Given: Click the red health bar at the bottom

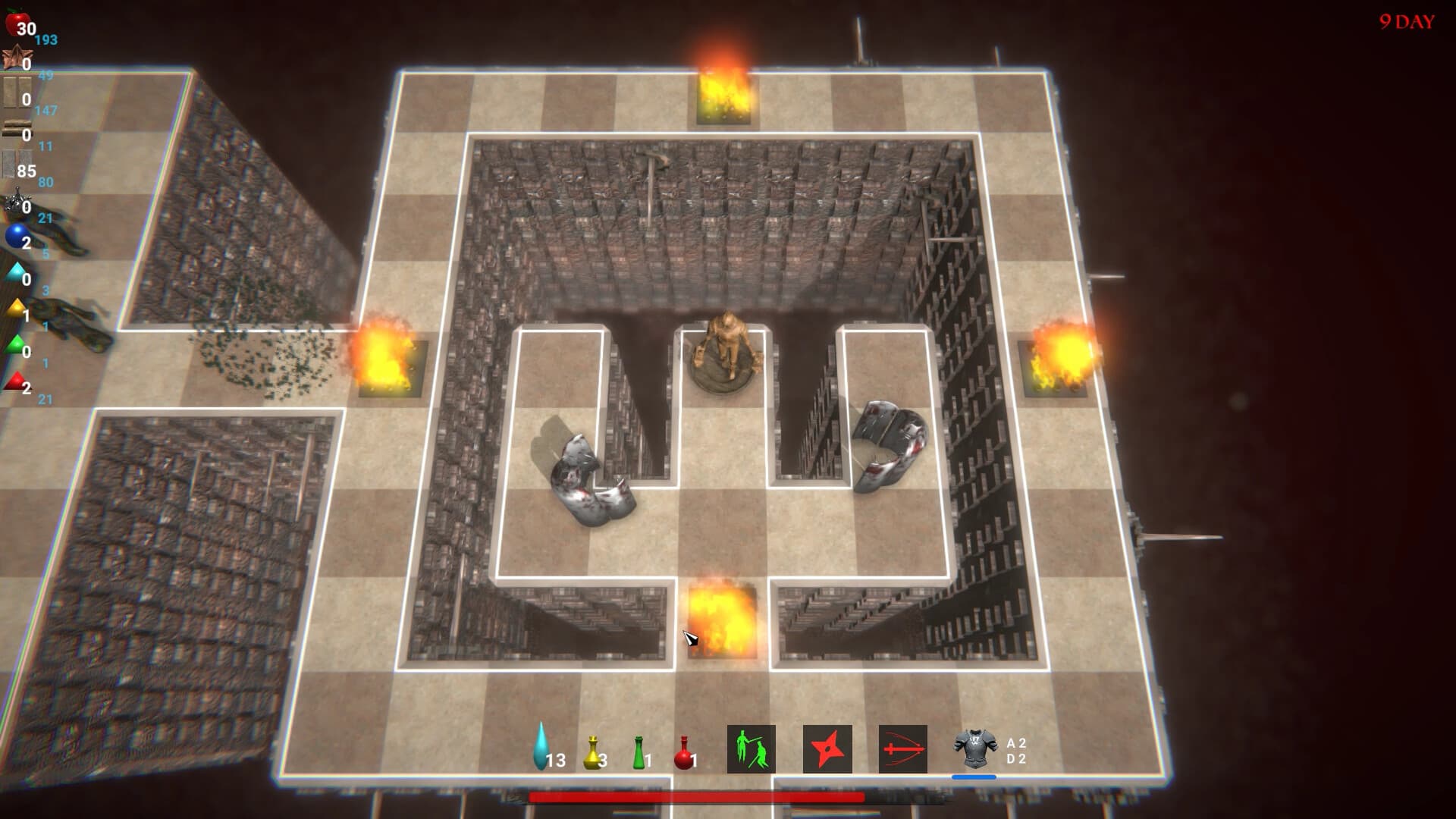Looking at the screenshot, I should pos(698,796).
